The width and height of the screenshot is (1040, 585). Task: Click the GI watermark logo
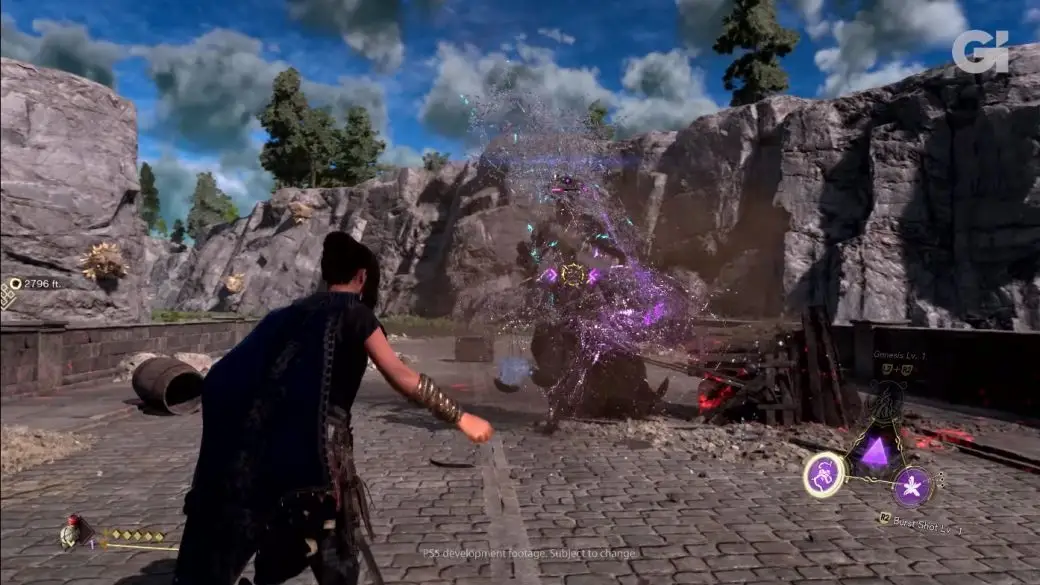[979, 51]
